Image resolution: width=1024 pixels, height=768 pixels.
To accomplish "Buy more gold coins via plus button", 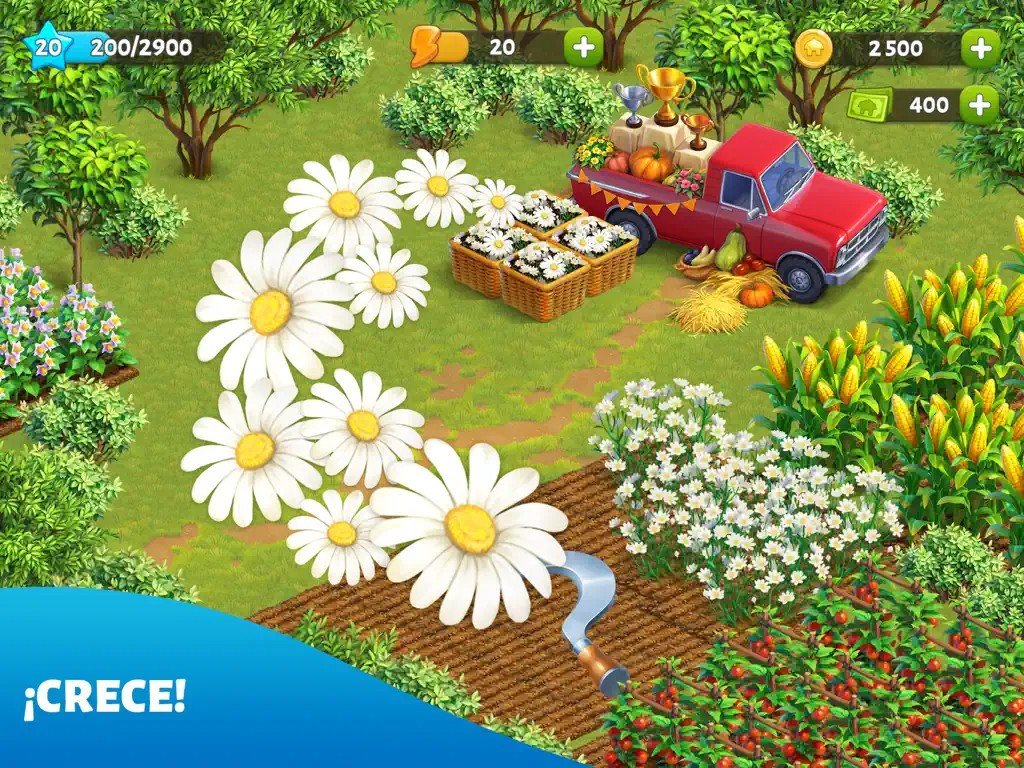I will 980,47.
